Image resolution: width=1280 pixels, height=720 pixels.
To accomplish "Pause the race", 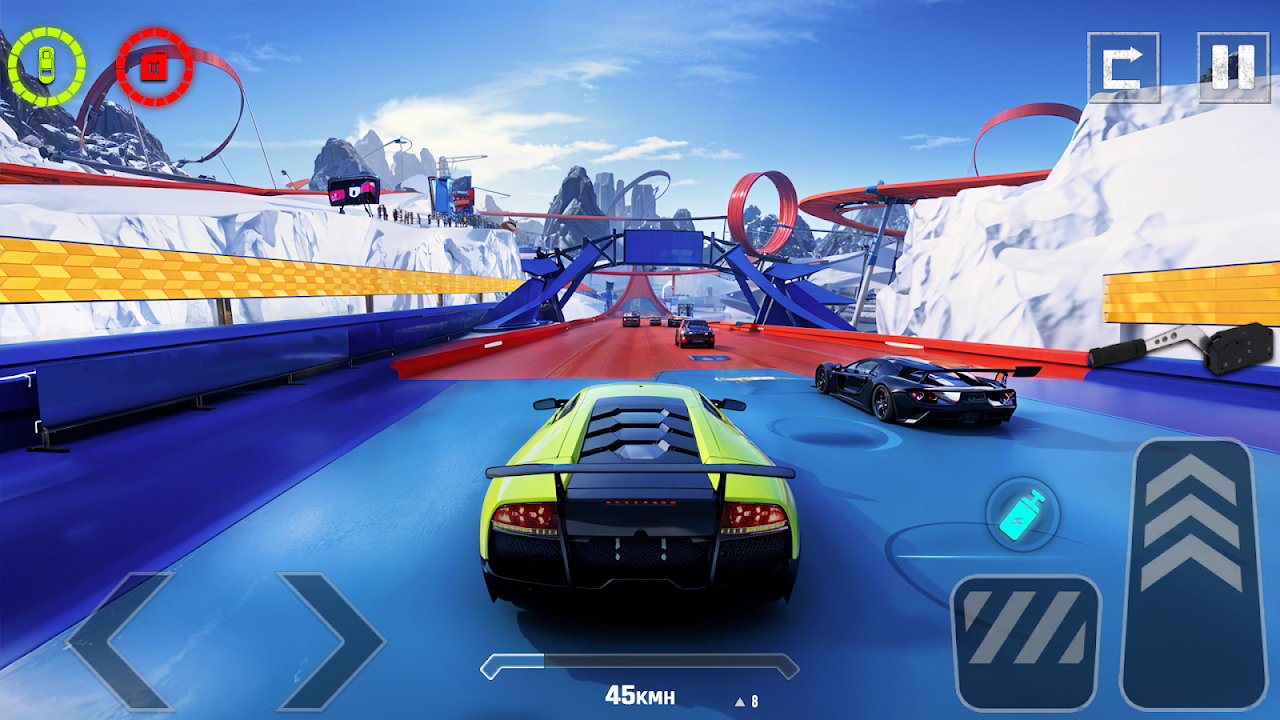I will [x=1232, y=68].
